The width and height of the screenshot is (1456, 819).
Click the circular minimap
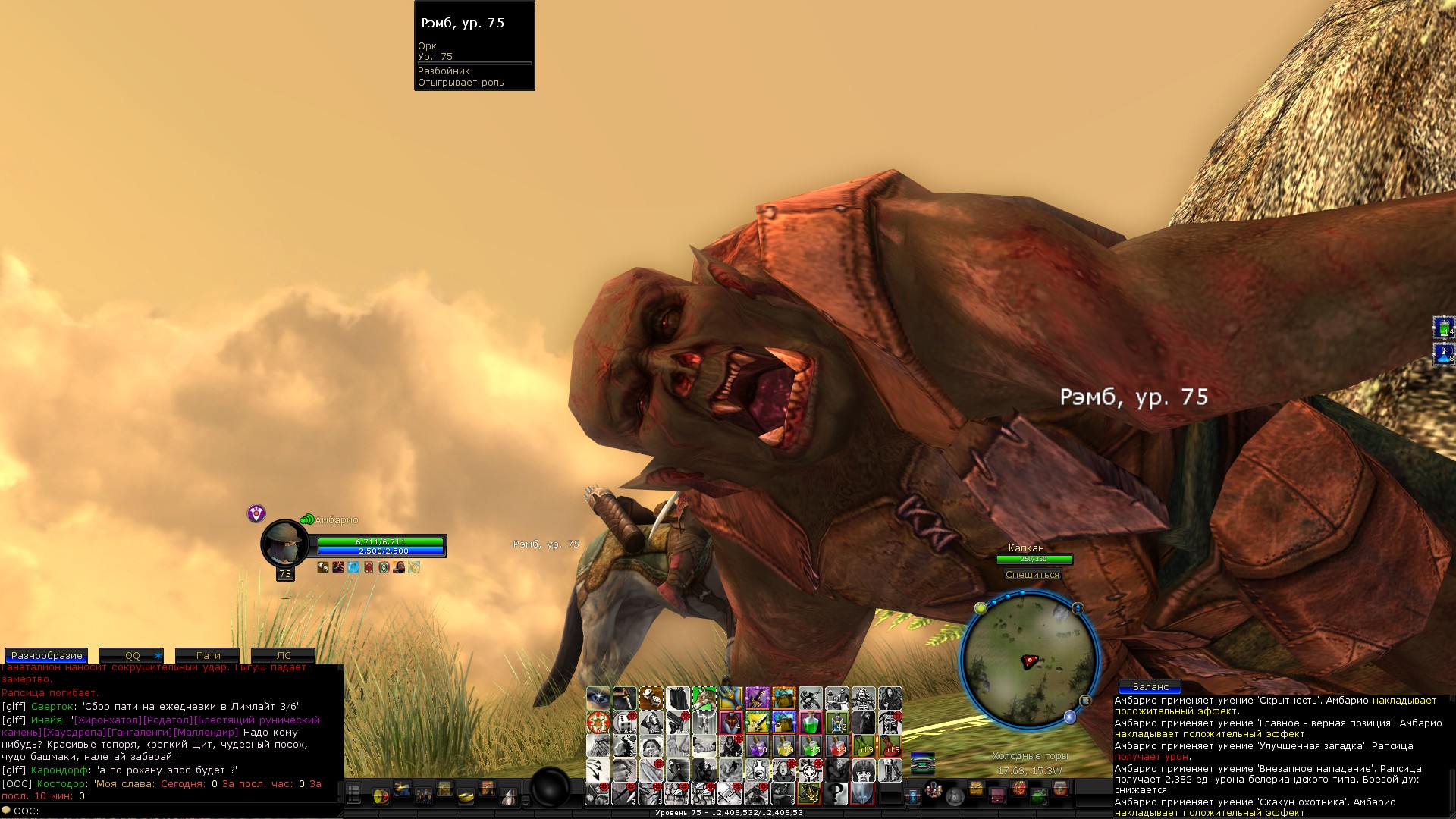point(1029,661)
